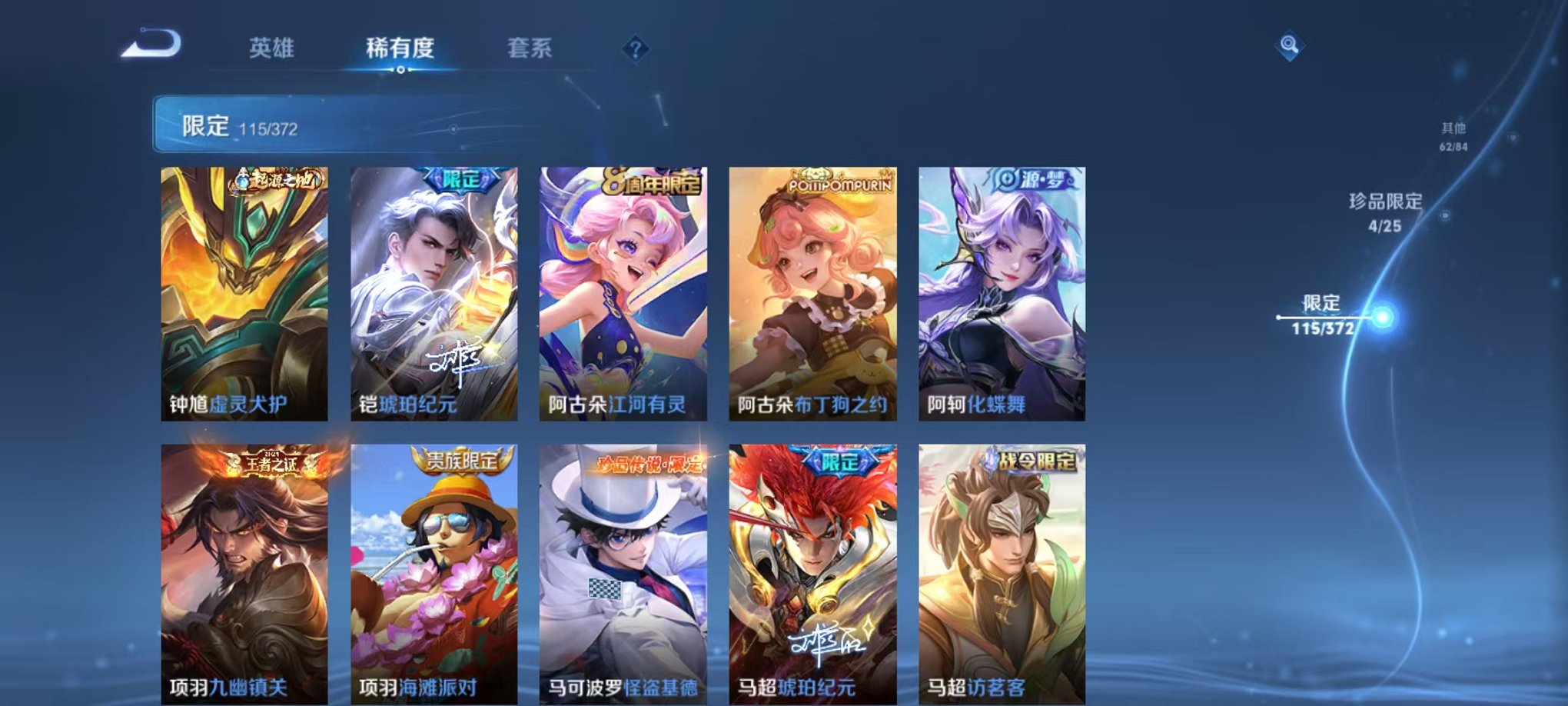Click the help question mark icon
The image size is (1568, 706).
point(635,48)
